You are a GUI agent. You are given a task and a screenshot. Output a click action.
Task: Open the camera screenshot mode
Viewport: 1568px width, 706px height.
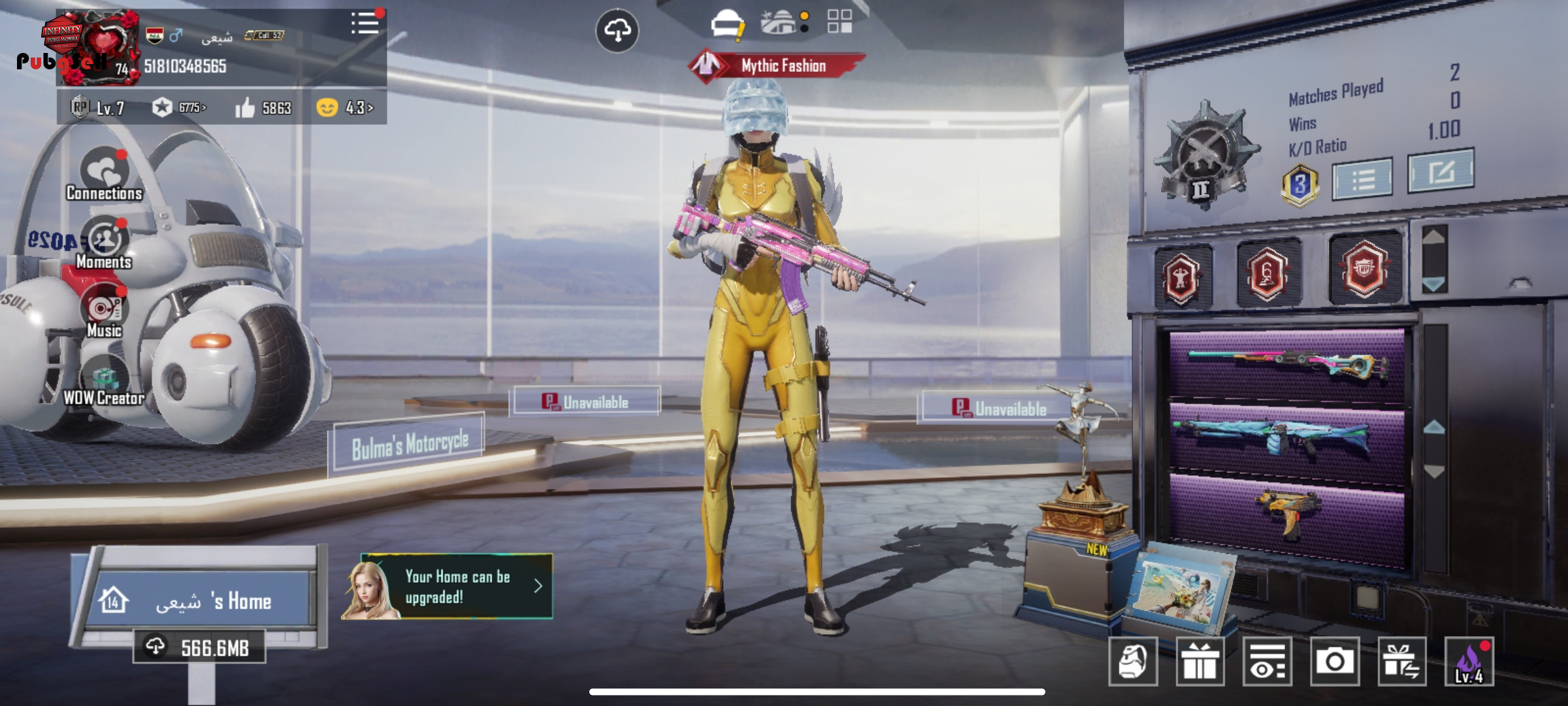point(1334,662)
